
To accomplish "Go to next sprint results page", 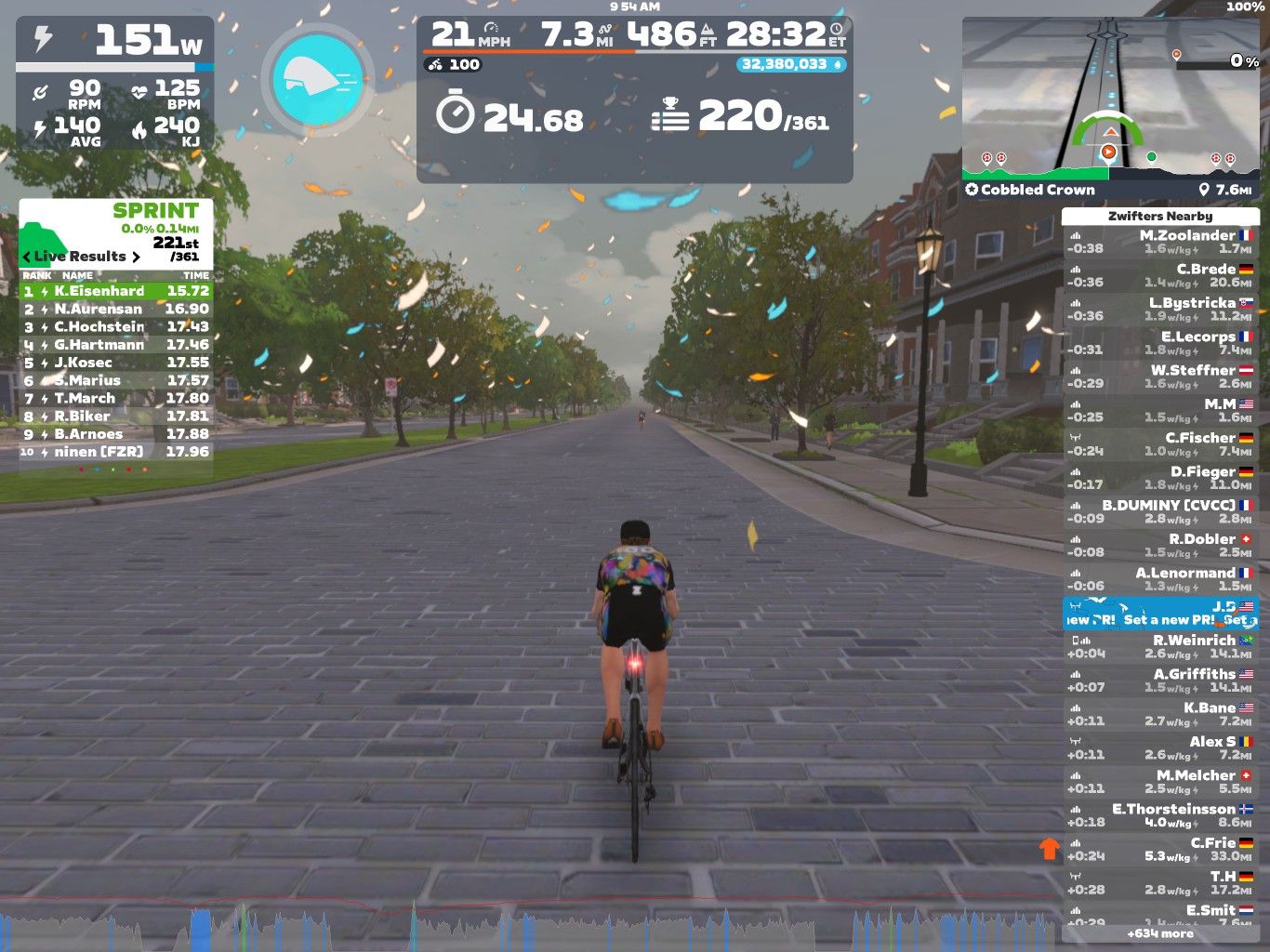I will click(x=137, y=257).
